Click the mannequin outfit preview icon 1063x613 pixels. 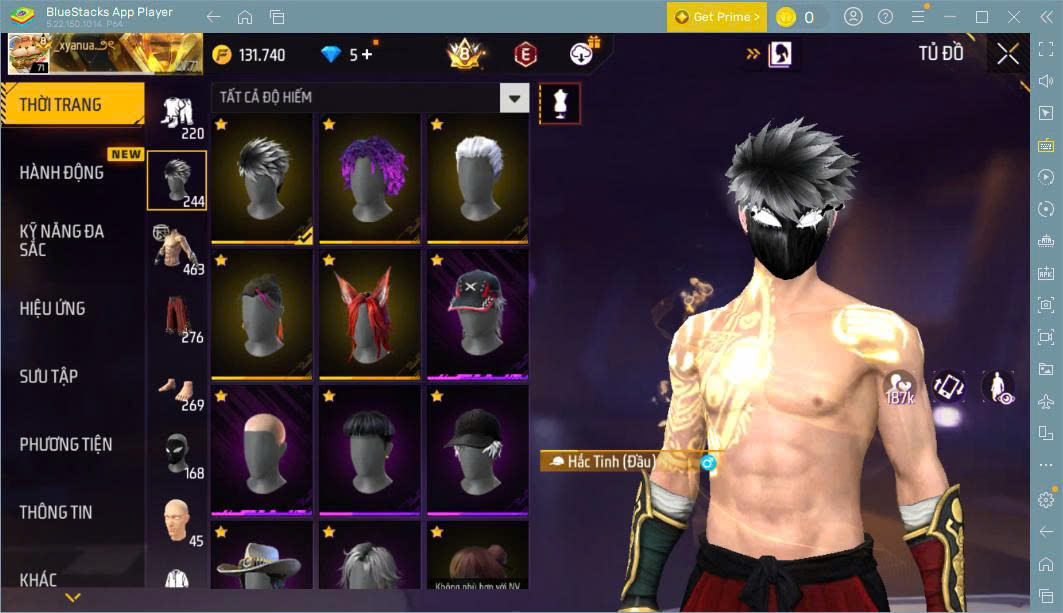[560, 103]
